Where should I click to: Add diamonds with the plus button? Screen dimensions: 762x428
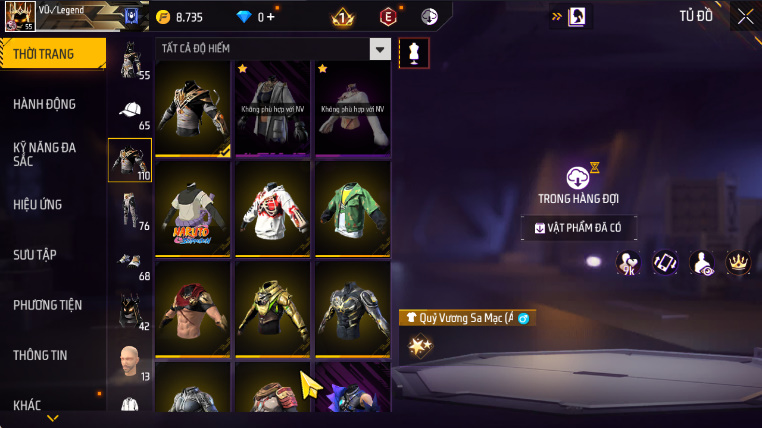point(270,17)
